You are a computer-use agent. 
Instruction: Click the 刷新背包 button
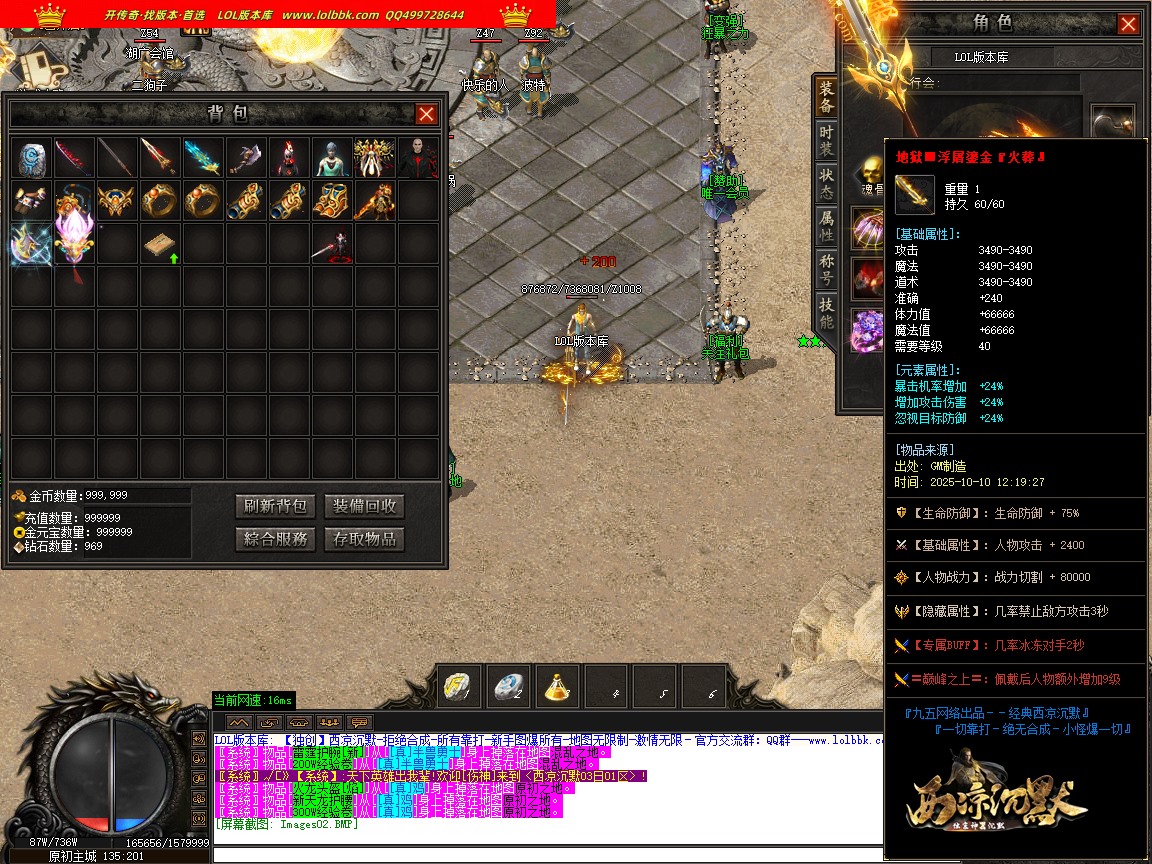[x=275, y=506]
